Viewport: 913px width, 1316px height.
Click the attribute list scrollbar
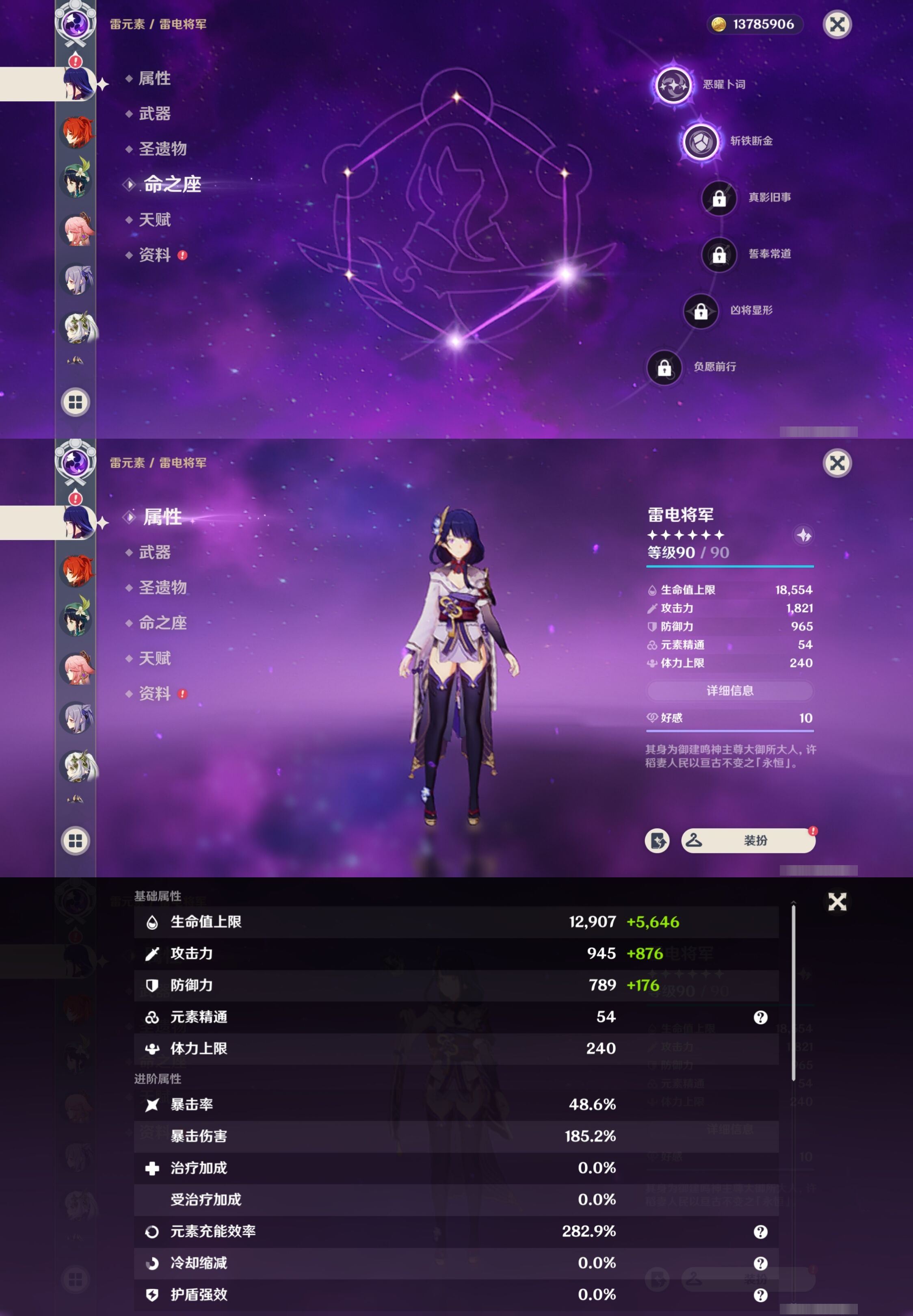click(794, 992)
